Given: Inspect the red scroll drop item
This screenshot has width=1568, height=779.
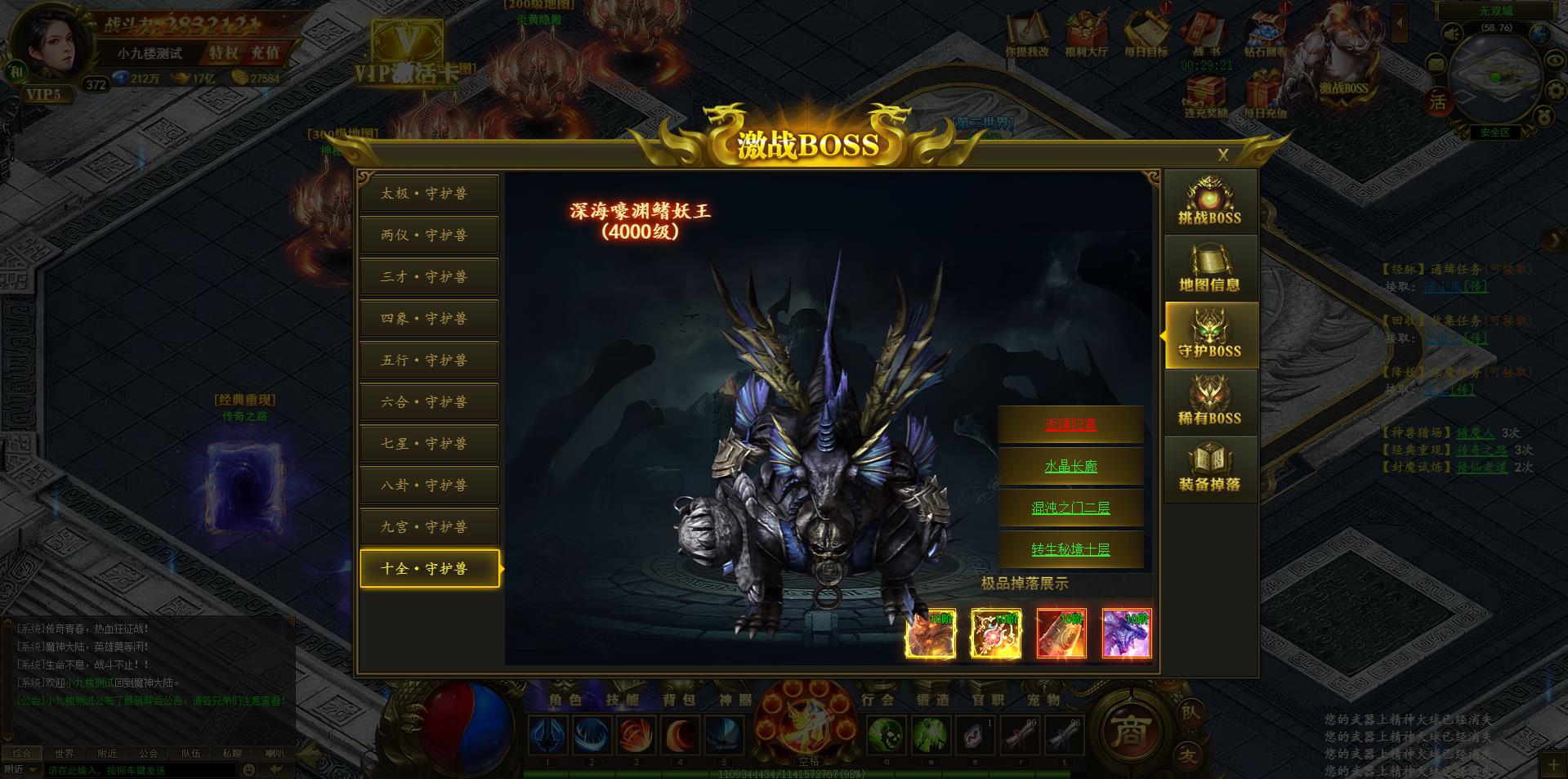Looking at the screenshot, I should point(1061,633).
